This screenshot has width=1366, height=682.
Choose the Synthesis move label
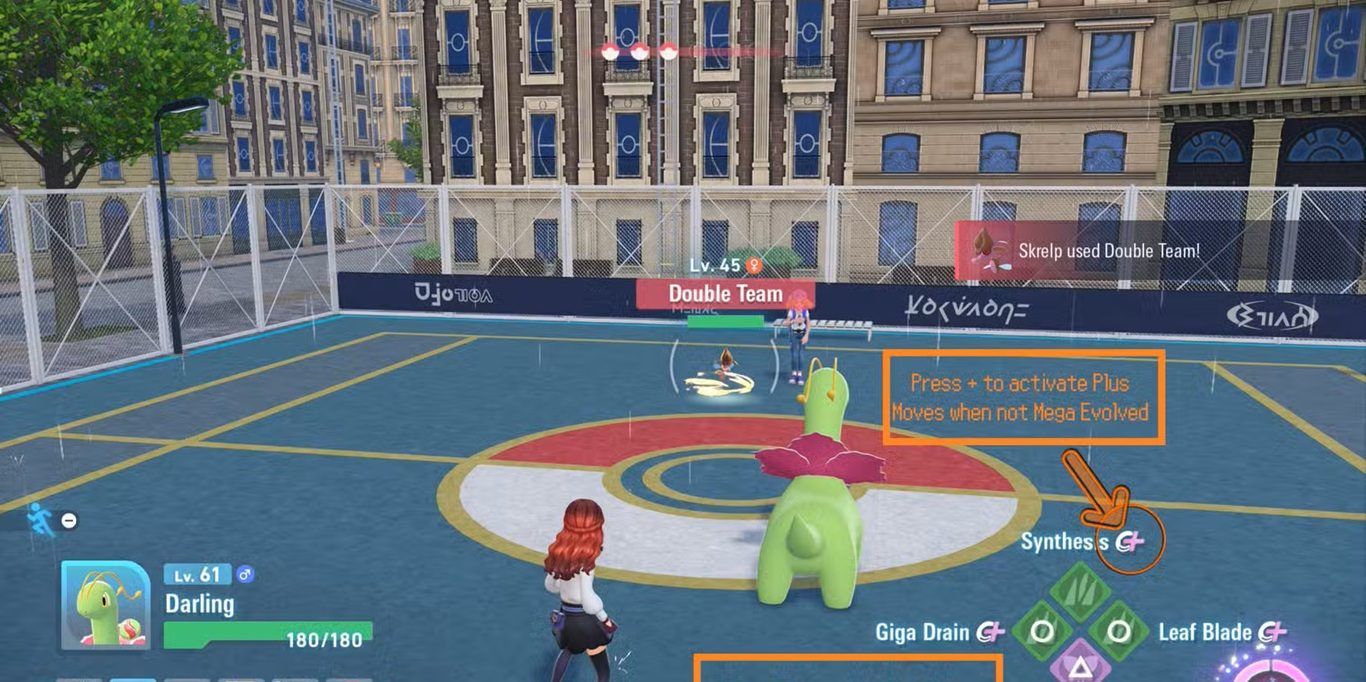tap(1065, 542)
